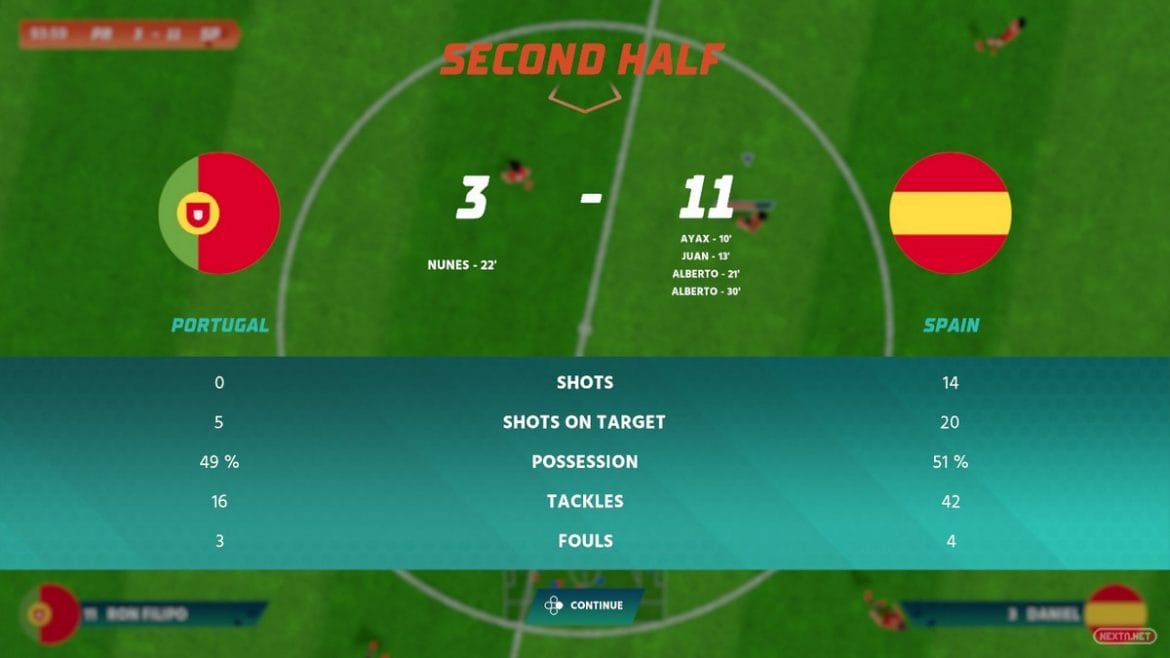Screen dimensions: 1170x658
Task: Continue past the second half stats
Action: (x=585, y=606)
